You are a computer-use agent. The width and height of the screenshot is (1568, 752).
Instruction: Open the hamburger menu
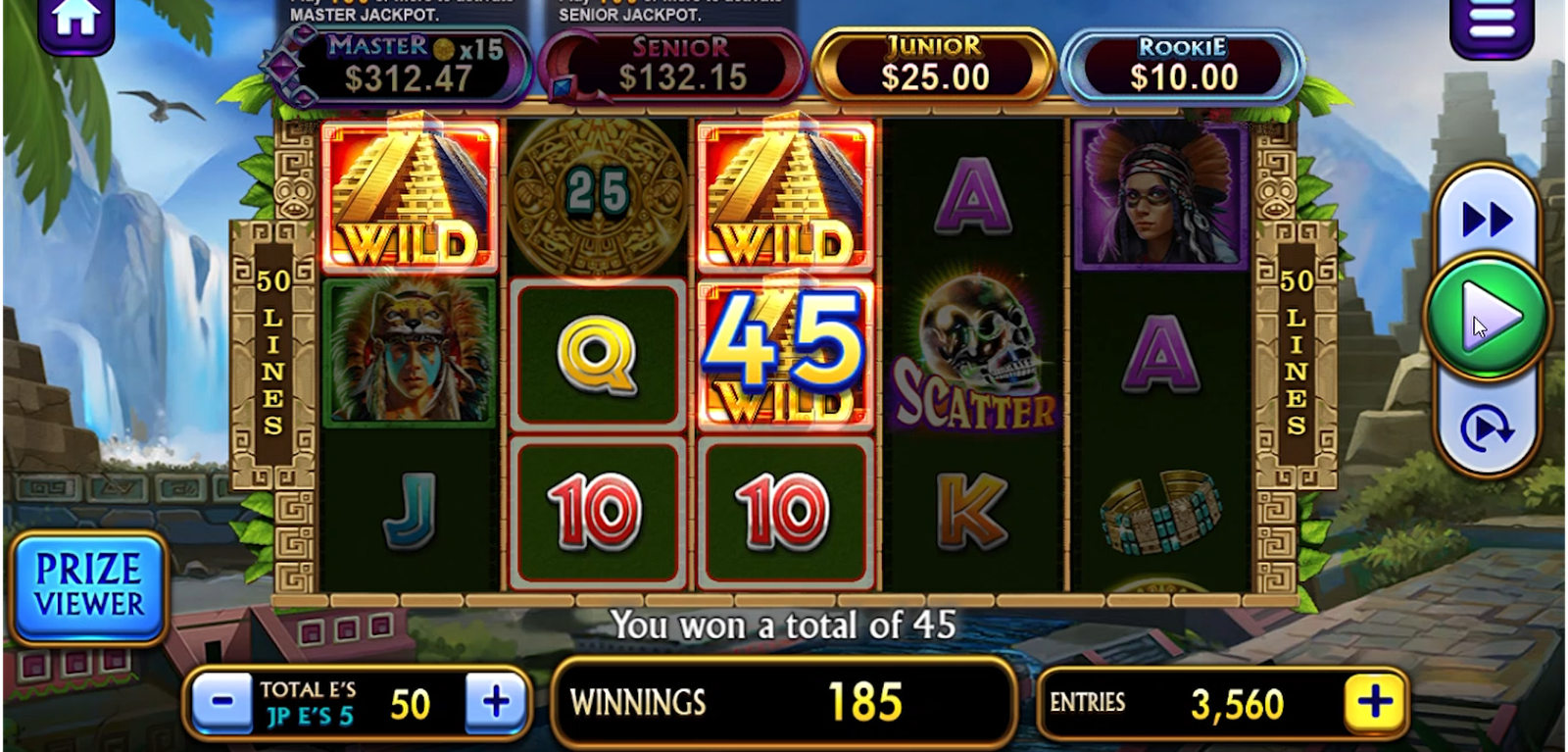[x=1492, y=24]
